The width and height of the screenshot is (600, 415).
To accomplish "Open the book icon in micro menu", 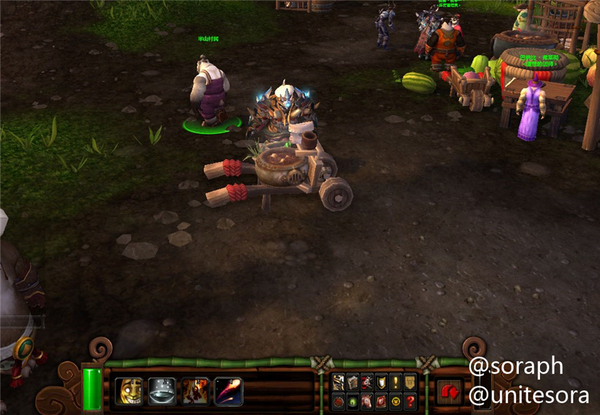I will 353,381.
